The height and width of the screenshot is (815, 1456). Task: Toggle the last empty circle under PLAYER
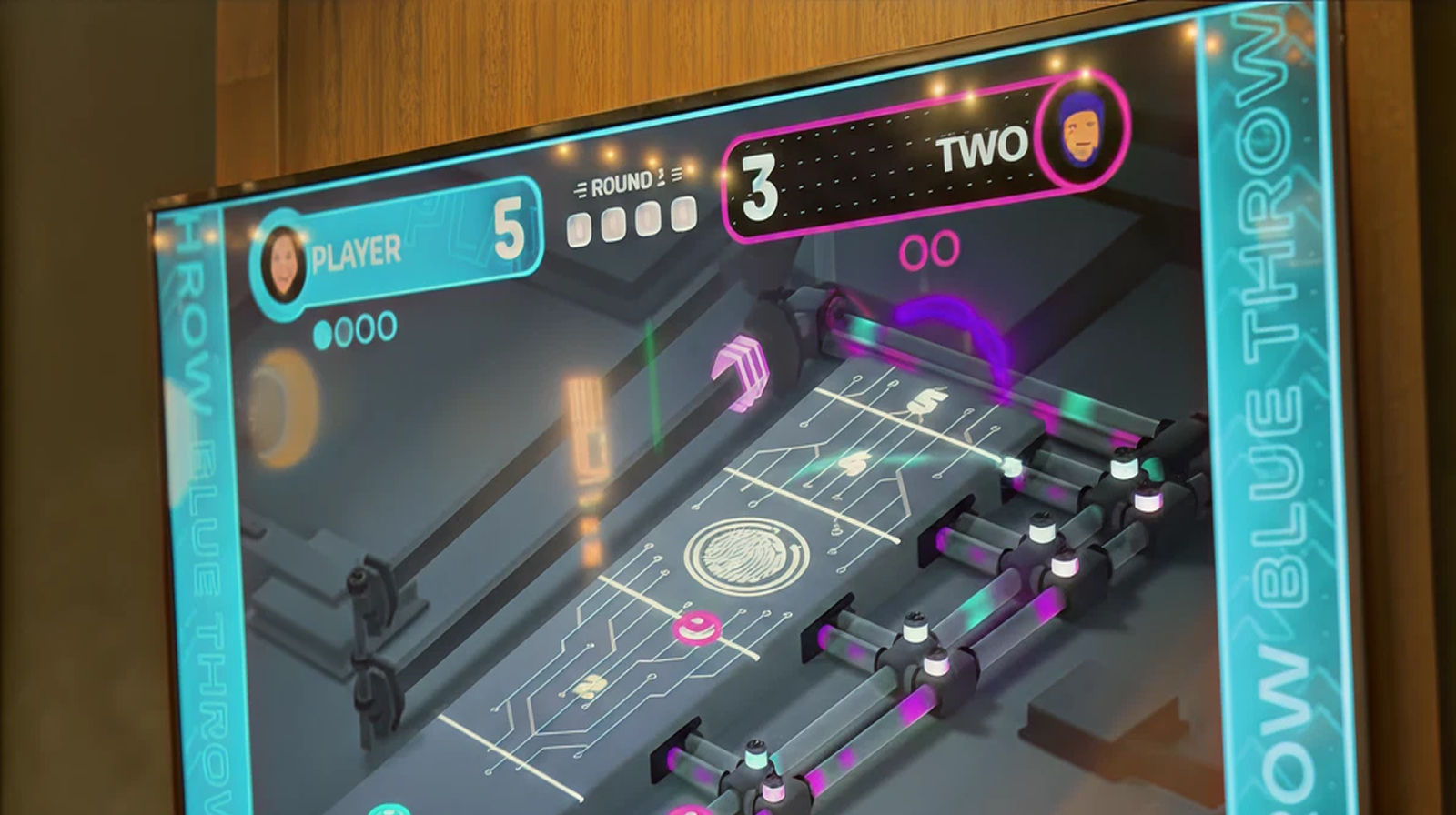385,324
